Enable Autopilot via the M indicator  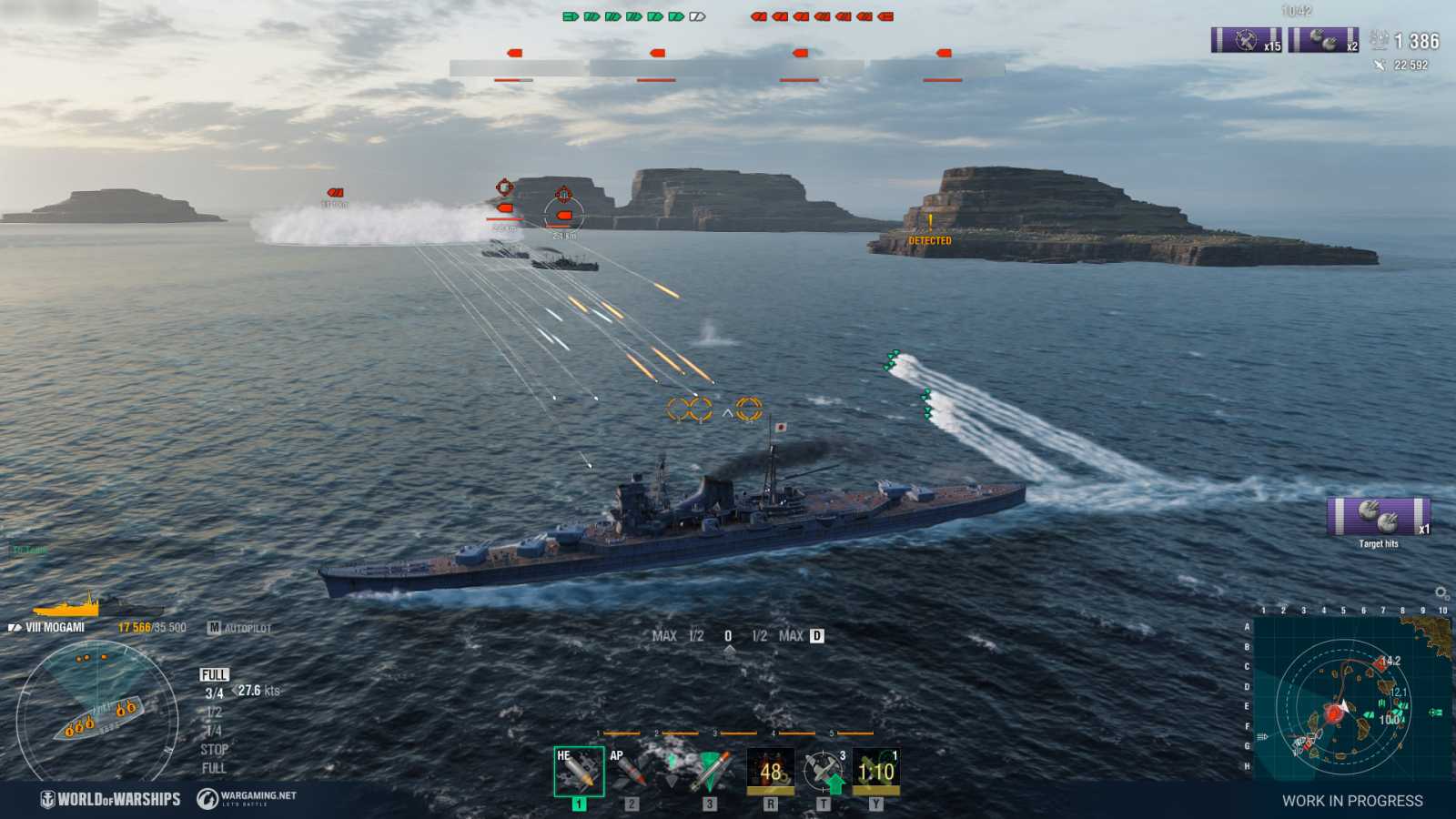pyautogui.click(x=215, y=627)
